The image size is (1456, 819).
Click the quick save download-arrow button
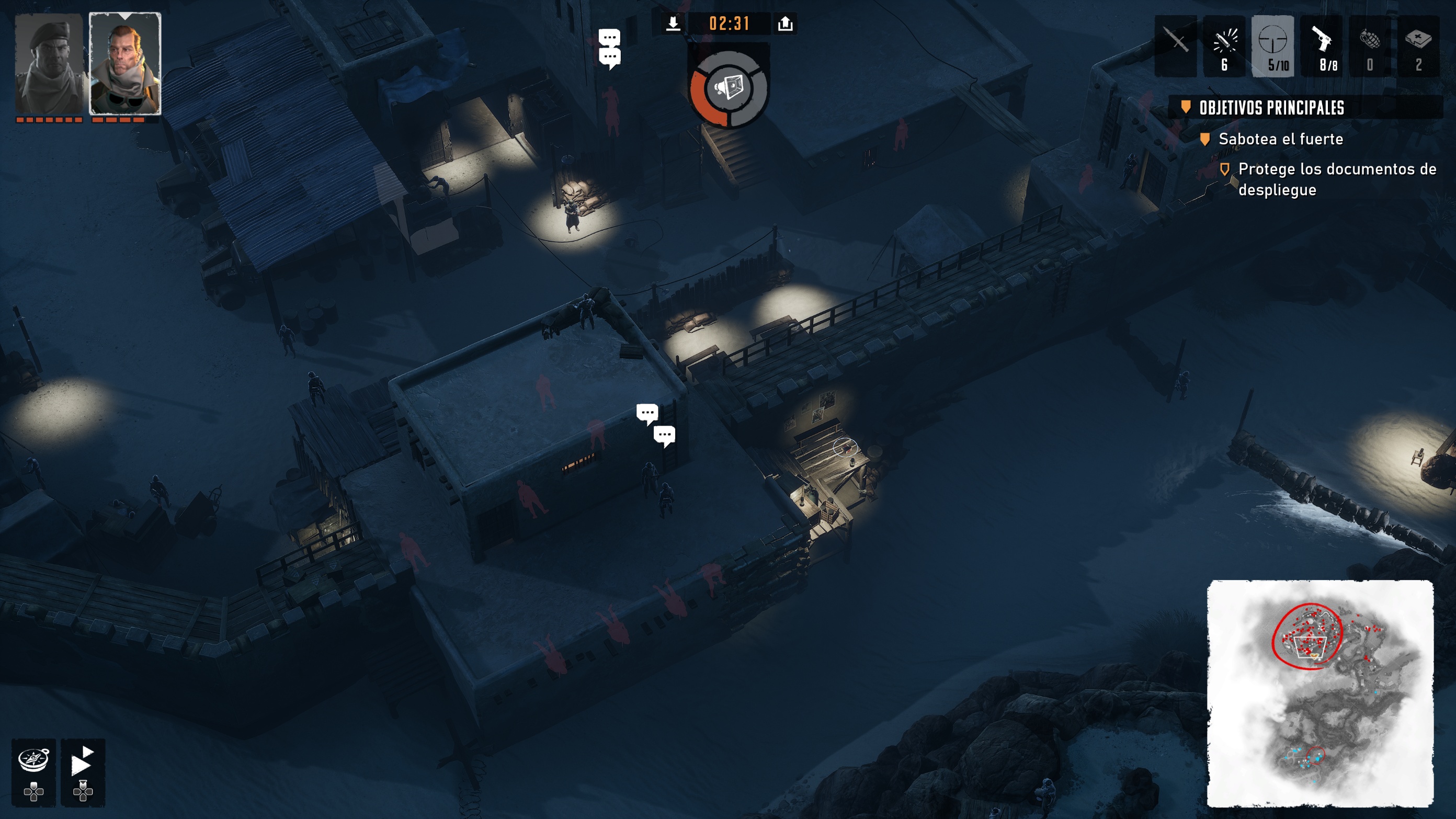tap(673, 24)
